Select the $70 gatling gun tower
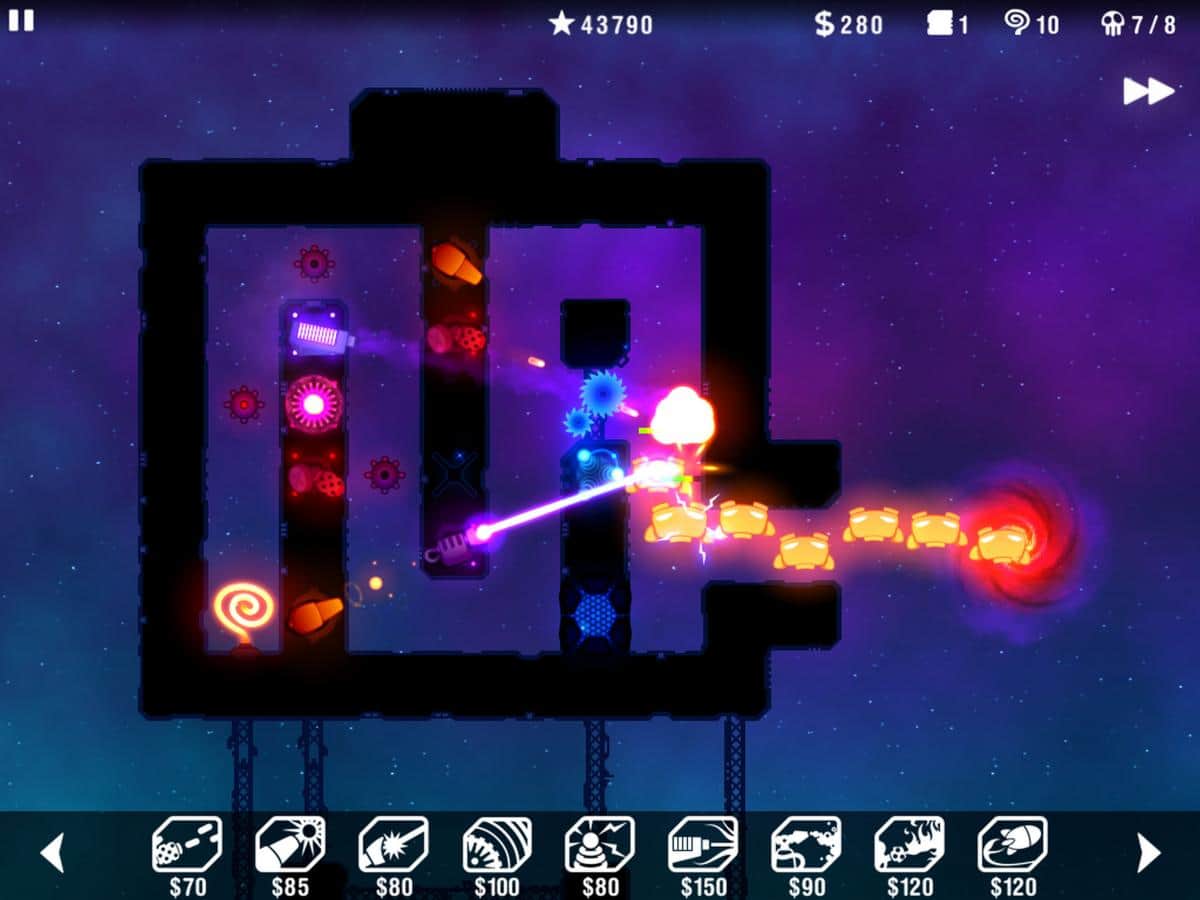The image size is (1200, 900). (x=187, y=845)
